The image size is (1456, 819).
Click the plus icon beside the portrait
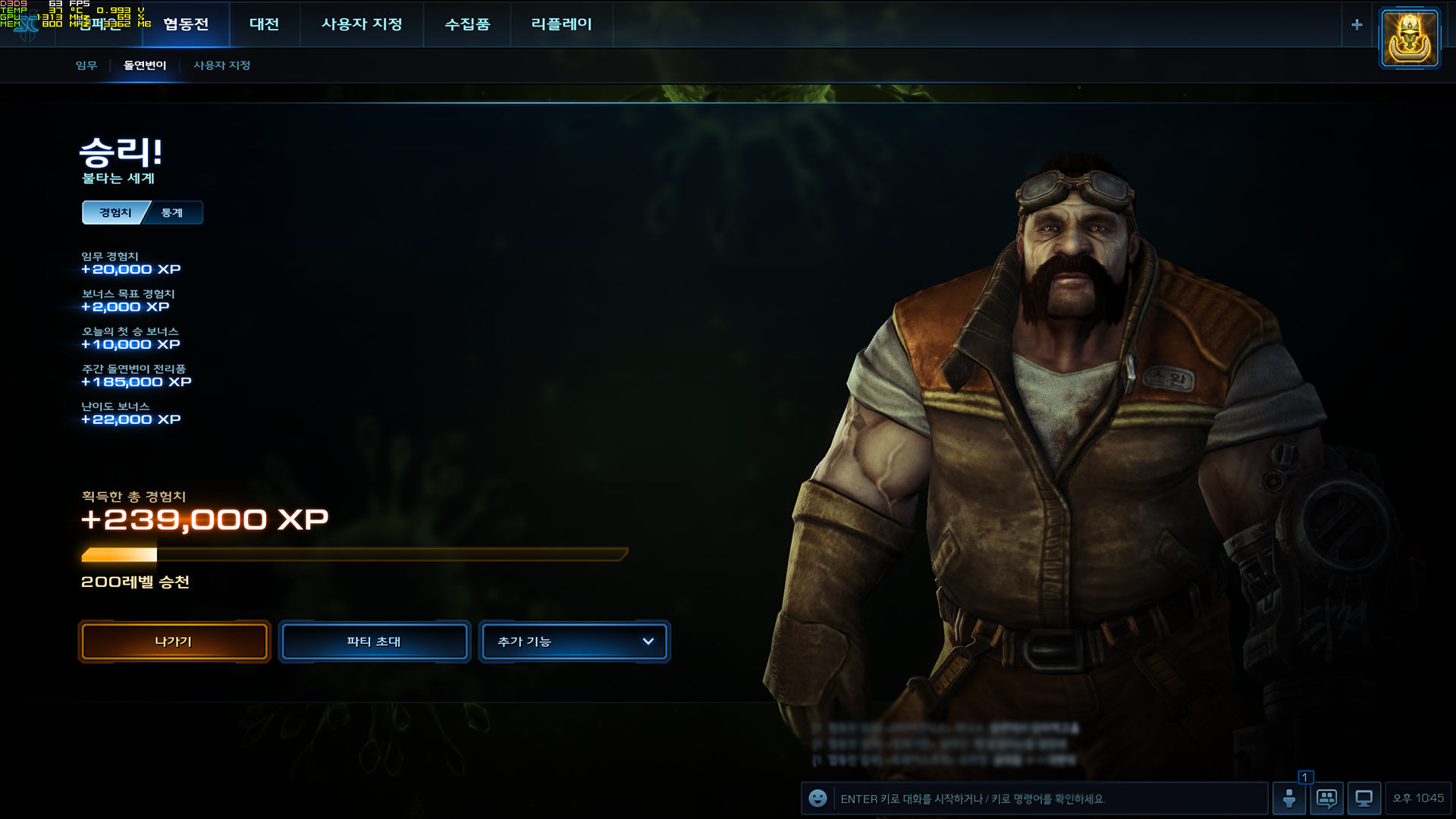1357,24
